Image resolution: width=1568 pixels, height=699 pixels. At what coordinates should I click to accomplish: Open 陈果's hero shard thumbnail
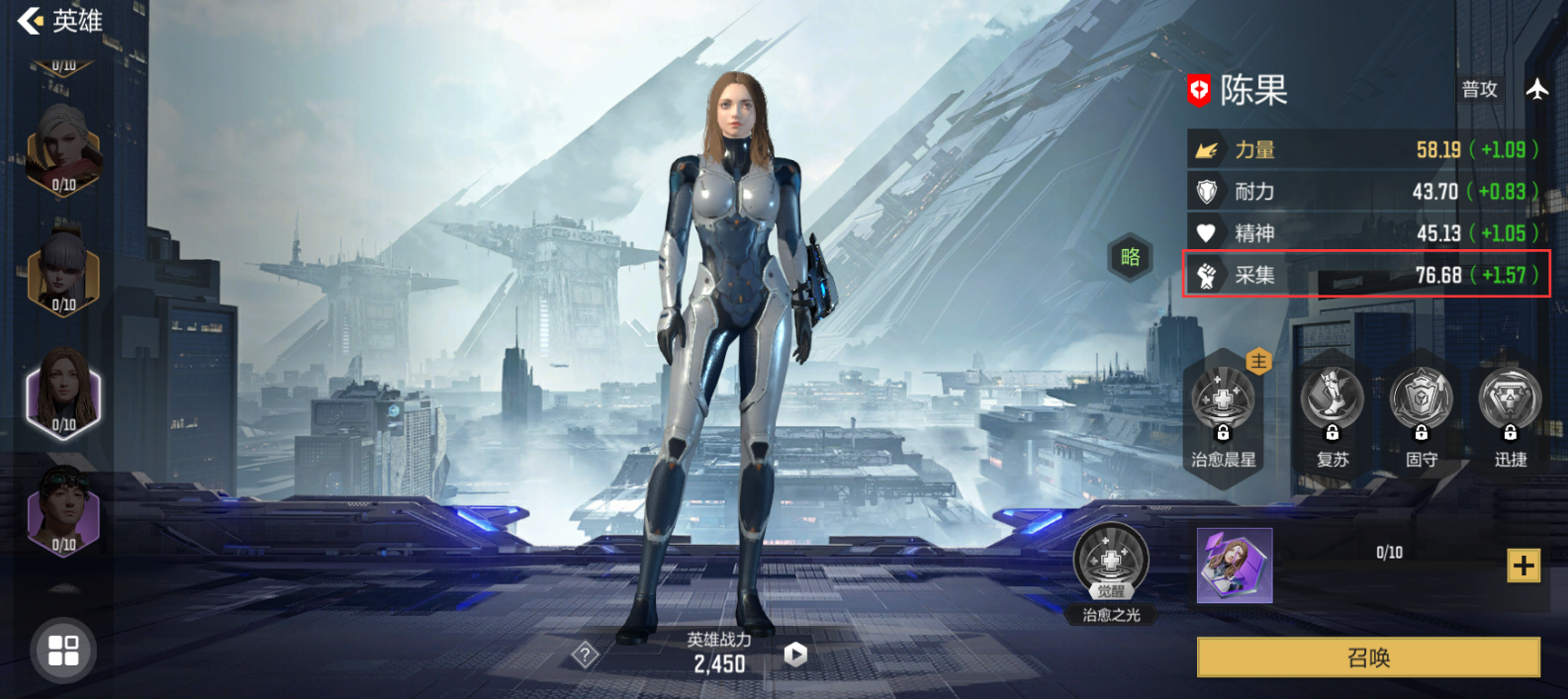point(1235,566)
